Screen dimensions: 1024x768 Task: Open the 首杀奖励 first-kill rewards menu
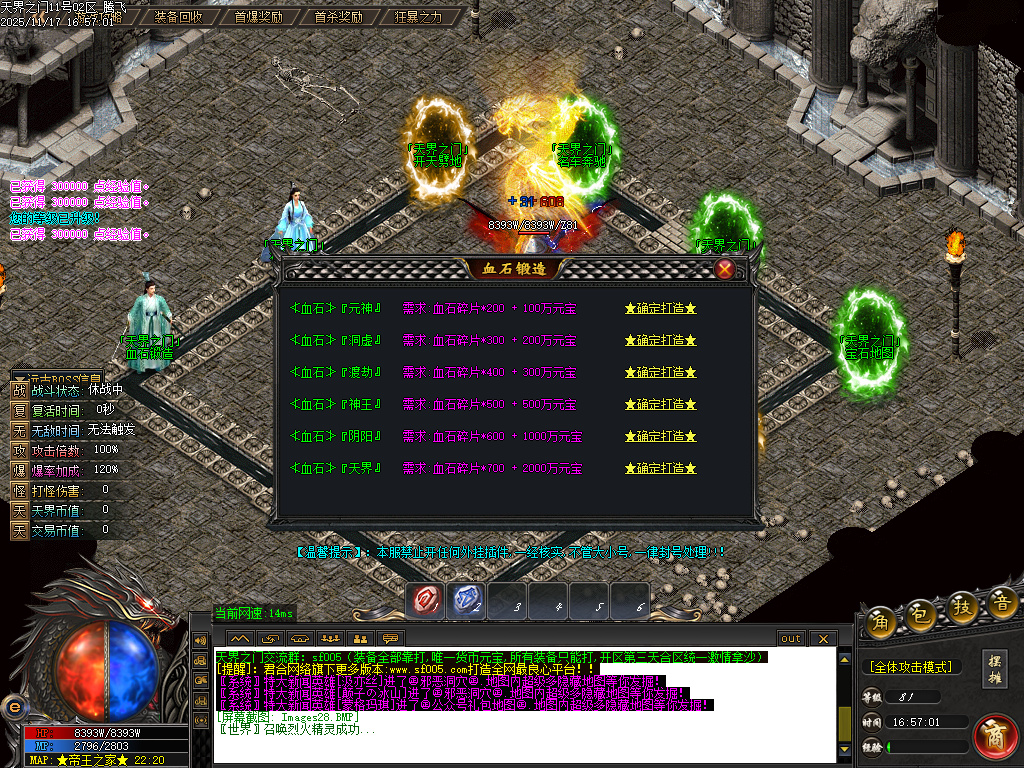coord(338,17)
